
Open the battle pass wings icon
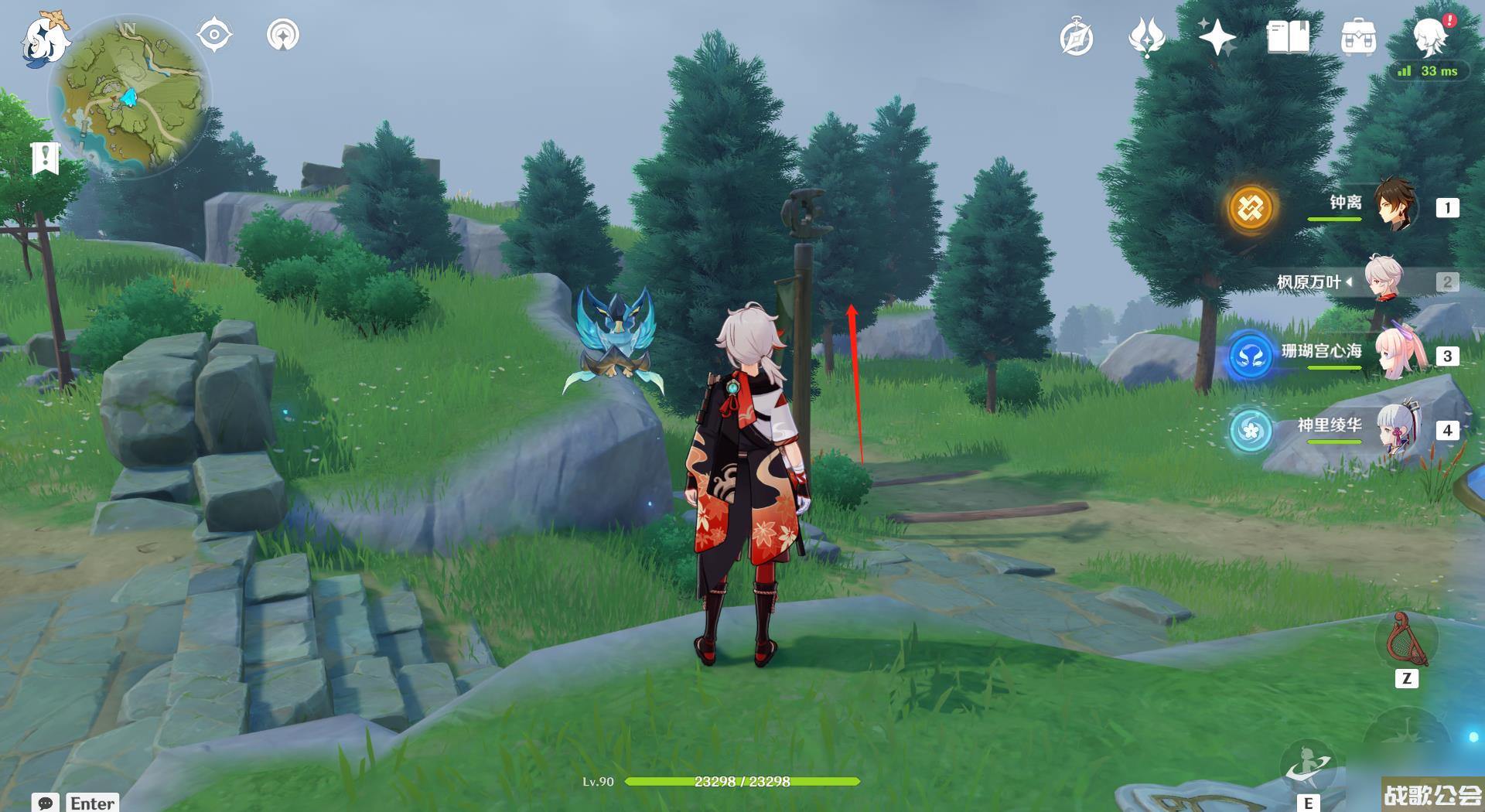point(1146,37)
